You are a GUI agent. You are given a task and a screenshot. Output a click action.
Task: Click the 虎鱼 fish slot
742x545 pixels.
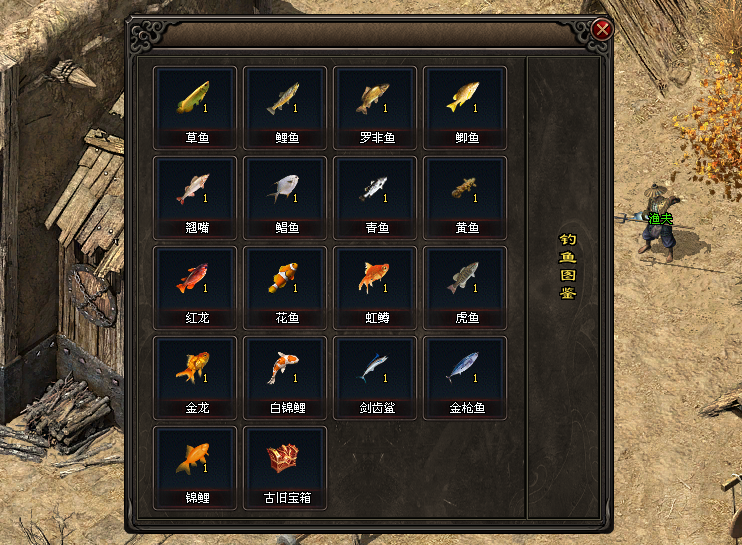(465, 280)
